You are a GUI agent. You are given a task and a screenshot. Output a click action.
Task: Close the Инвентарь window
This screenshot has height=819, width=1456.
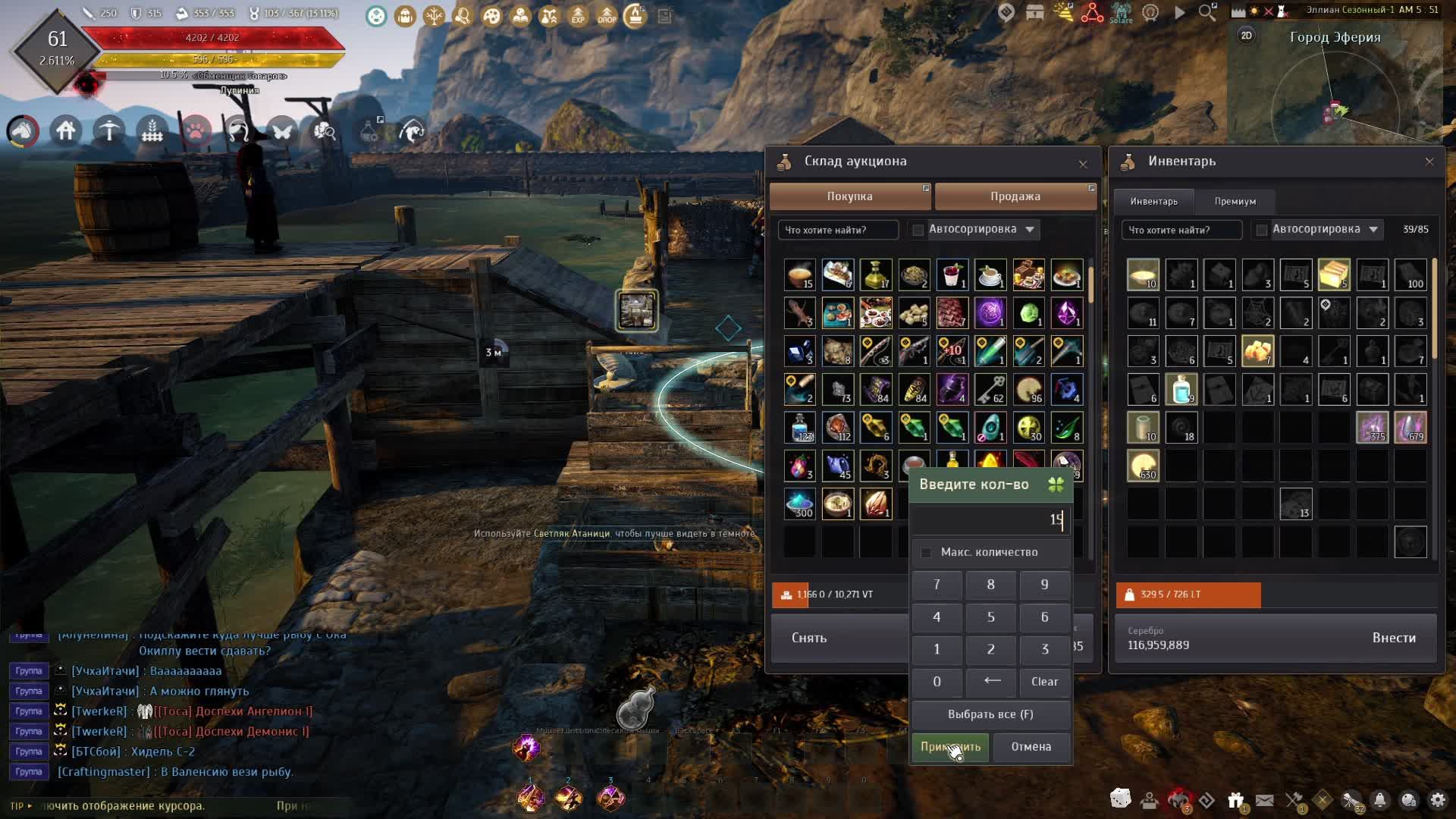1429,162
